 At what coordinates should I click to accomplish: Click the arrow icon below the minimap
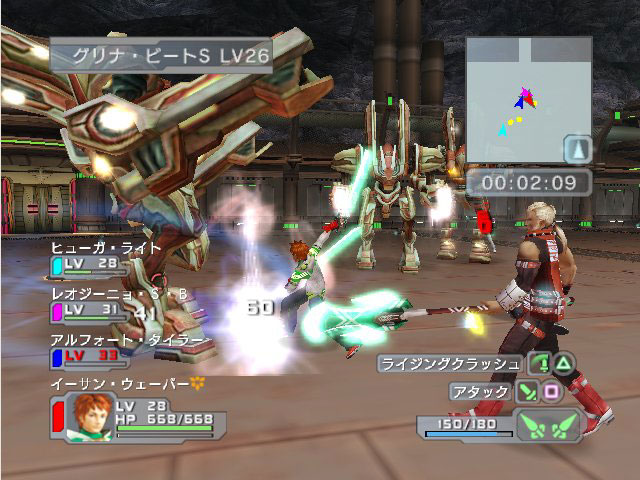point(578,150)
